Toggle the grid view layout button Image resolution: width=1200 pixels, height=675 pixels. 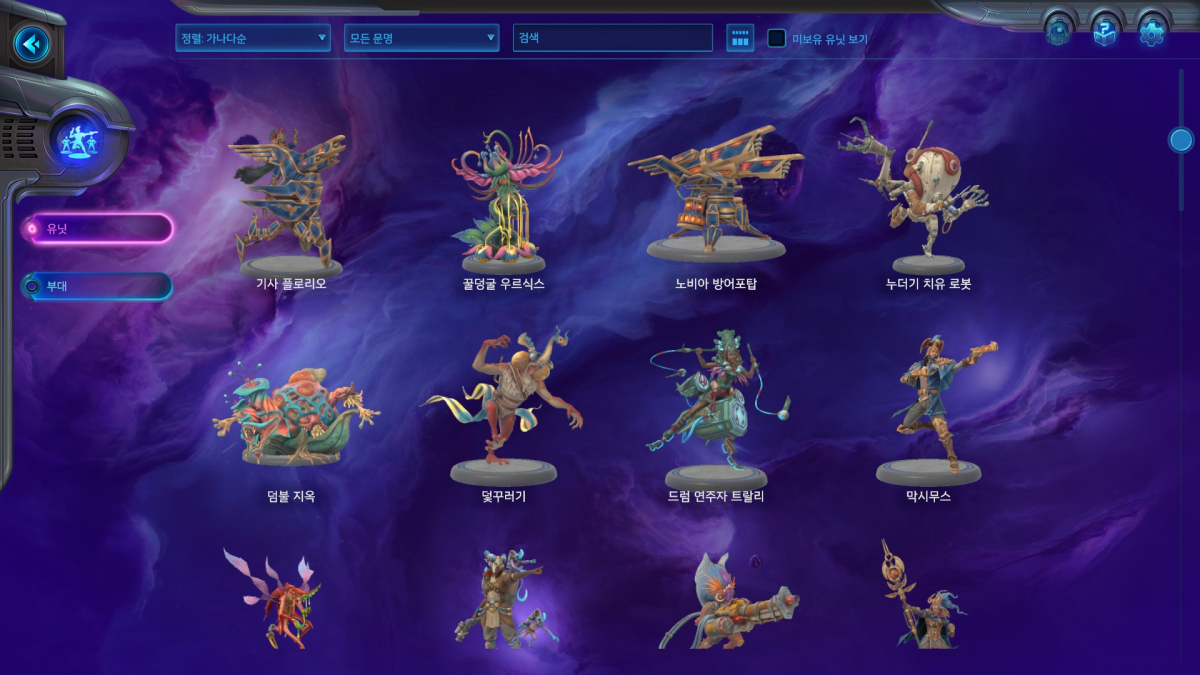pos(740,38)
